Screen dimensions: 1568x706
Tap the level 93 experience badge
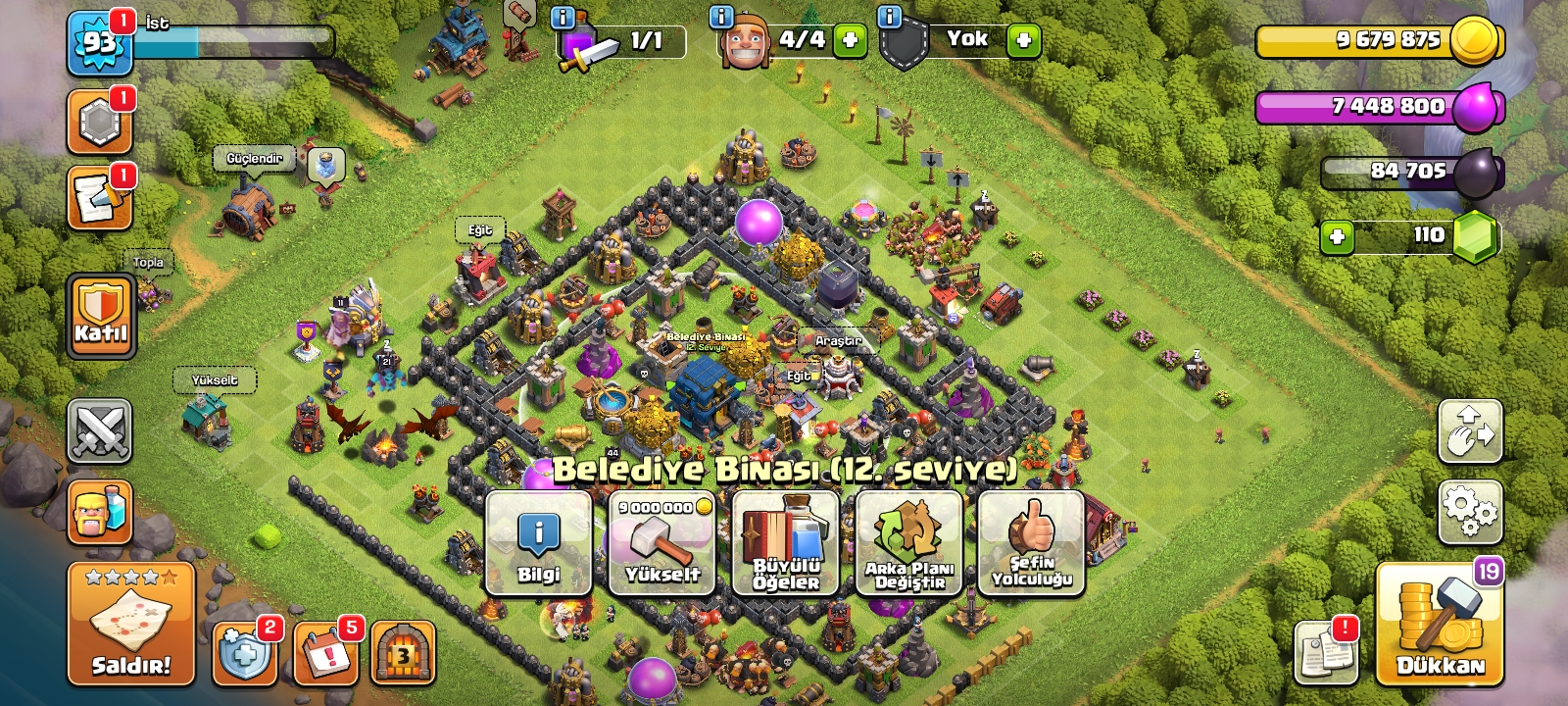coord(99,43)
